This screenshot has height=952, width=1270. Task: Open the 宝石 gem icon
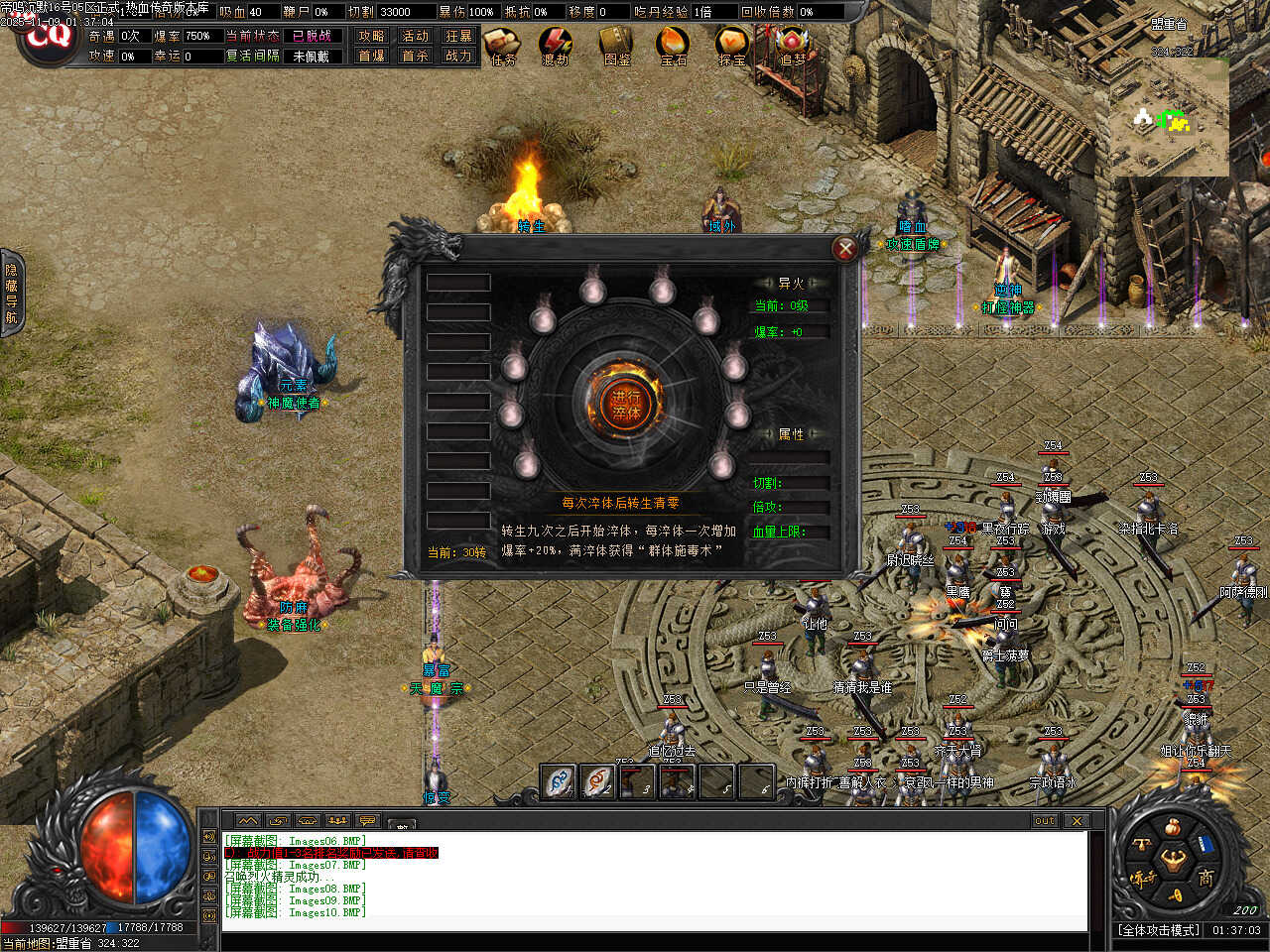pos(674,46)
